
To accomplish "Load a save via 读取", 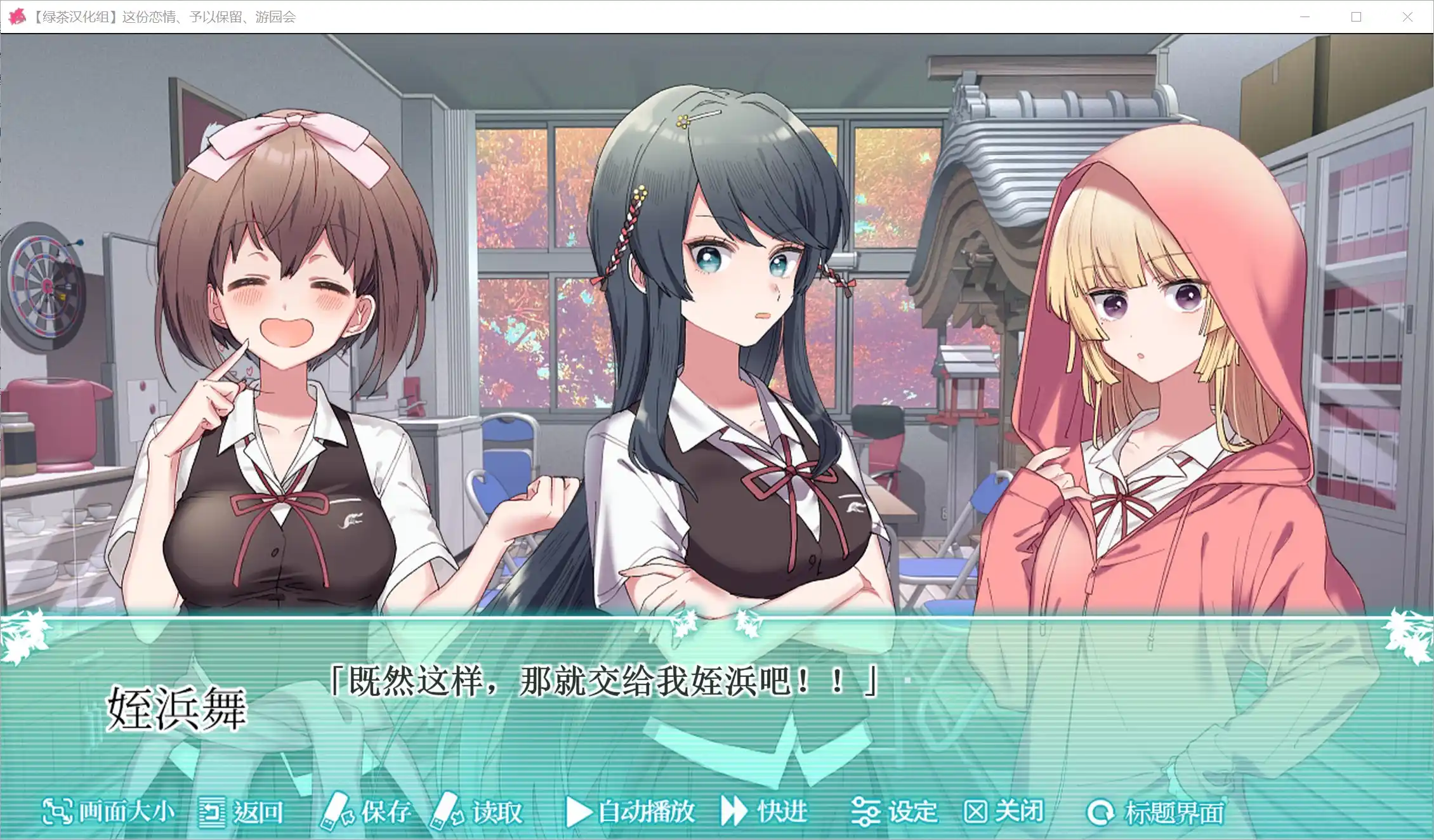I will tap(477, 811).
